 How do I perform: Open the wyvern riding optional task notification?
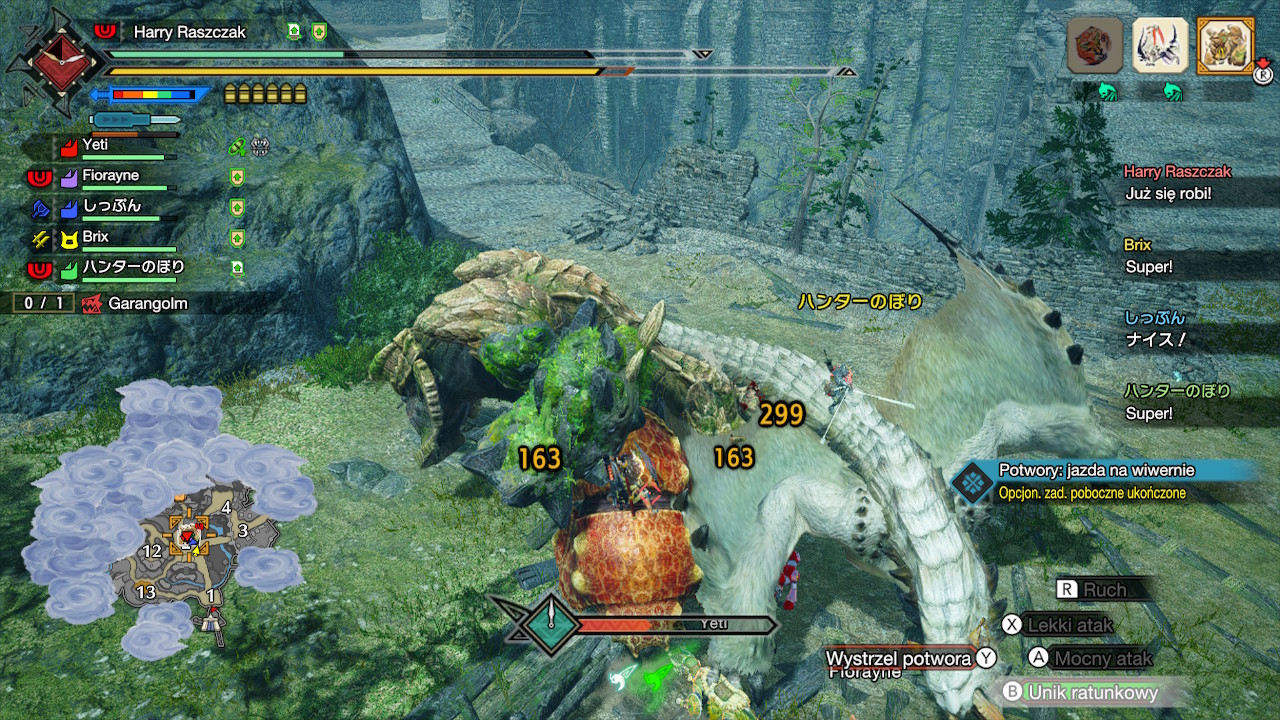[x=1100, y=481]
